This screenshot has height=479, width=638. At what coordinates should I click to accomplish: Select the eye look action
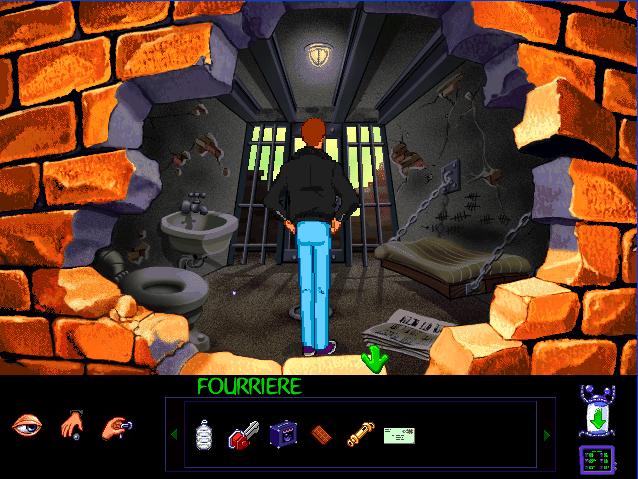[x=26, y=426]
